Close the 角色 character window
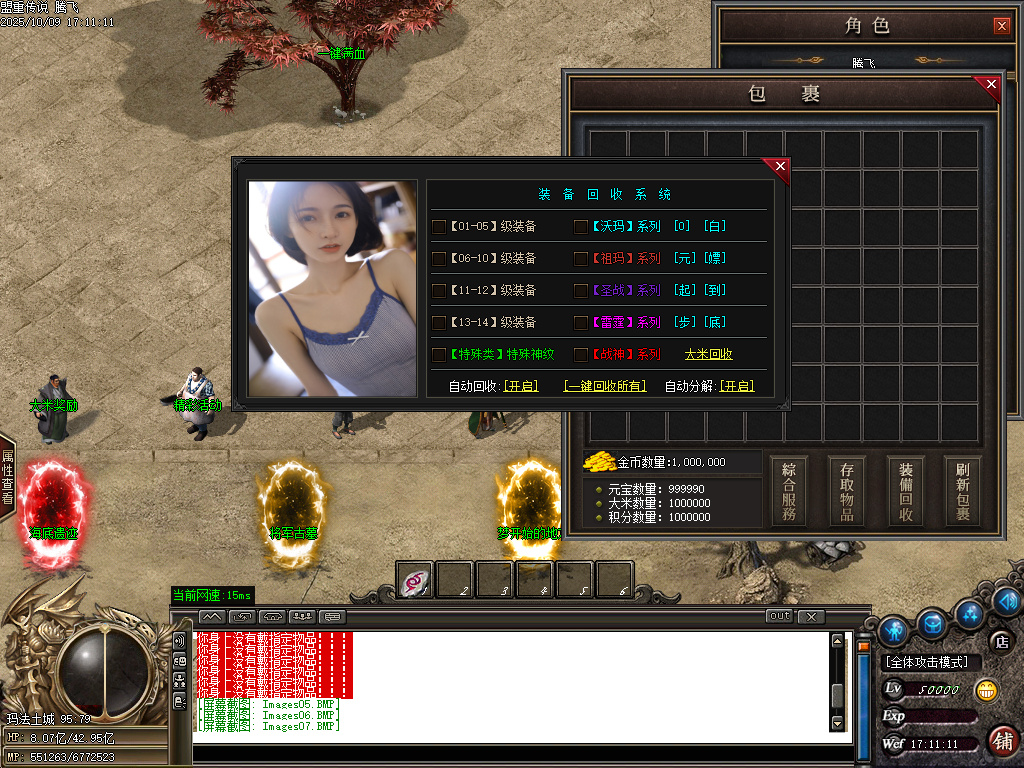Image resolution: width=1024 pixels, height=768 pixels. click(x=1001, y=26)
